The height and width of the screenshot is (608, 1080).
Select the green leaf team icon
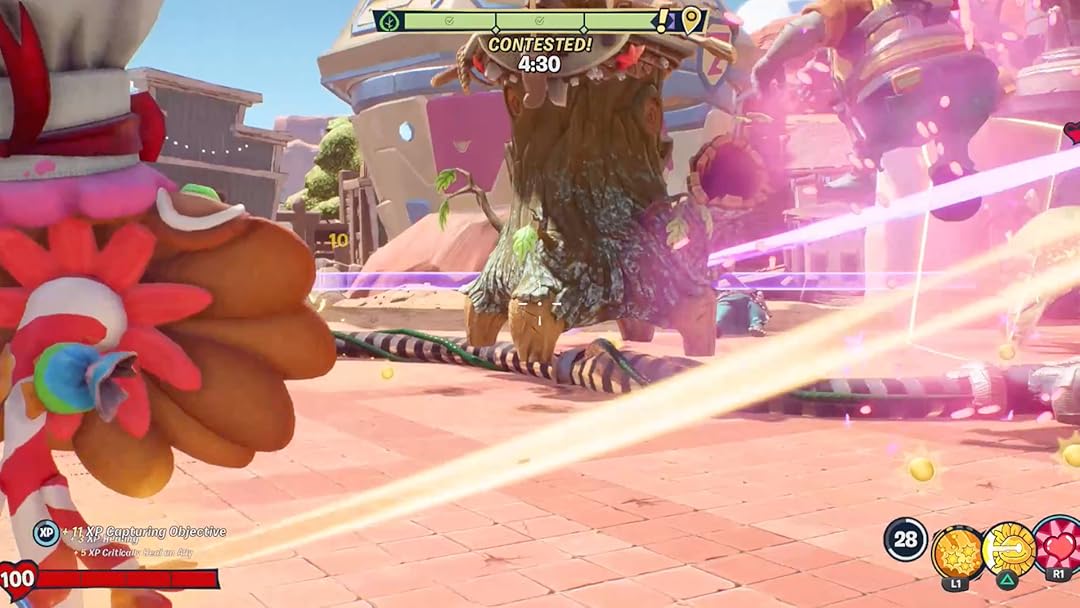tap(388, 21)
